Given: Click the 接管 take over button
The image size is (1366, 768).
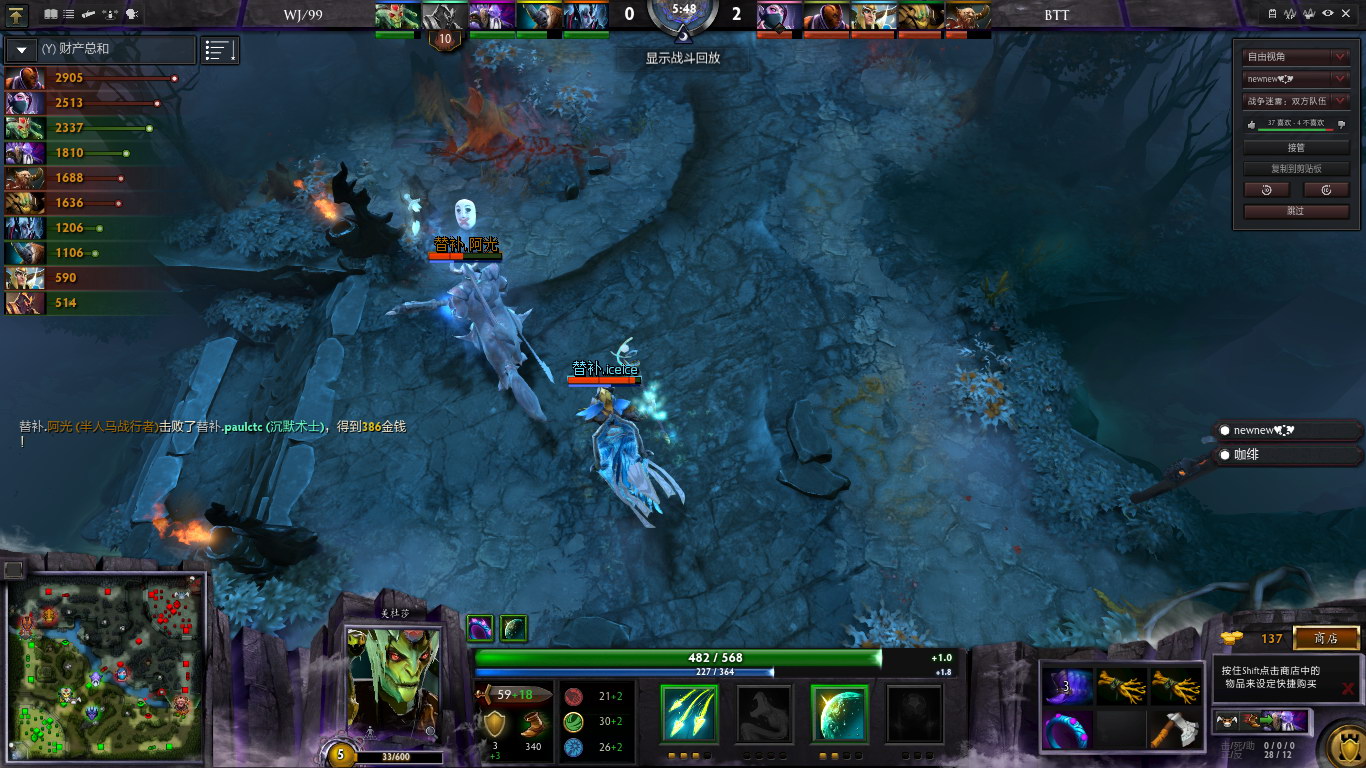Looking at the screenshot, I should coord(1295,147).
